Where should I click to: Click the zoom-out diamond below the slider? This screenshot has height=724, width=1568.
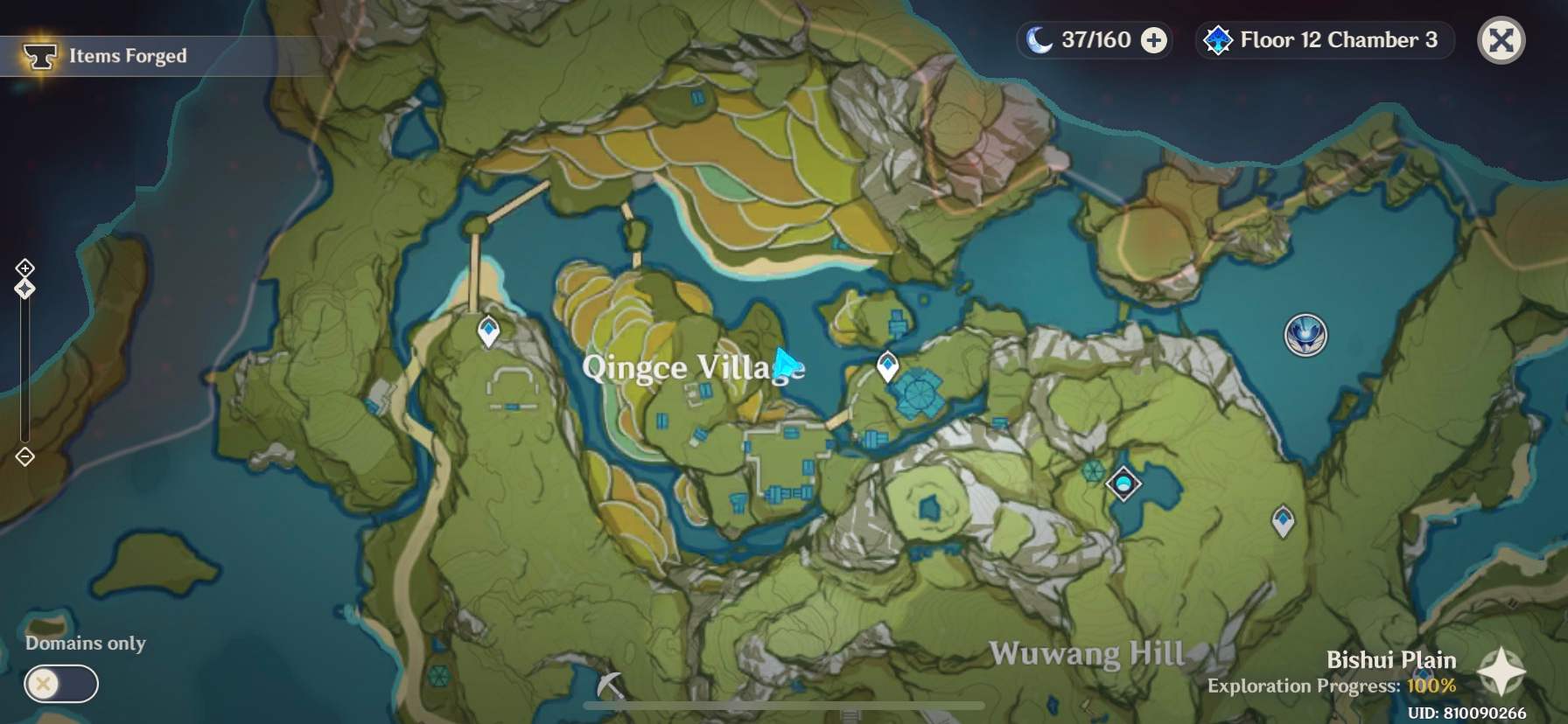pos(24,456)
